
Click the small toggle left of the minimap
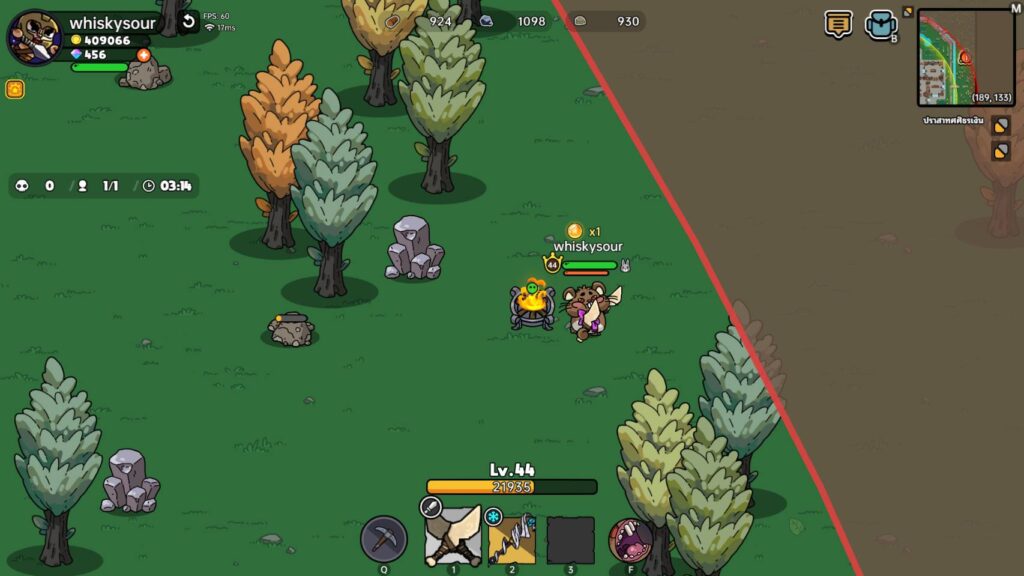click(x=908, y=12)
